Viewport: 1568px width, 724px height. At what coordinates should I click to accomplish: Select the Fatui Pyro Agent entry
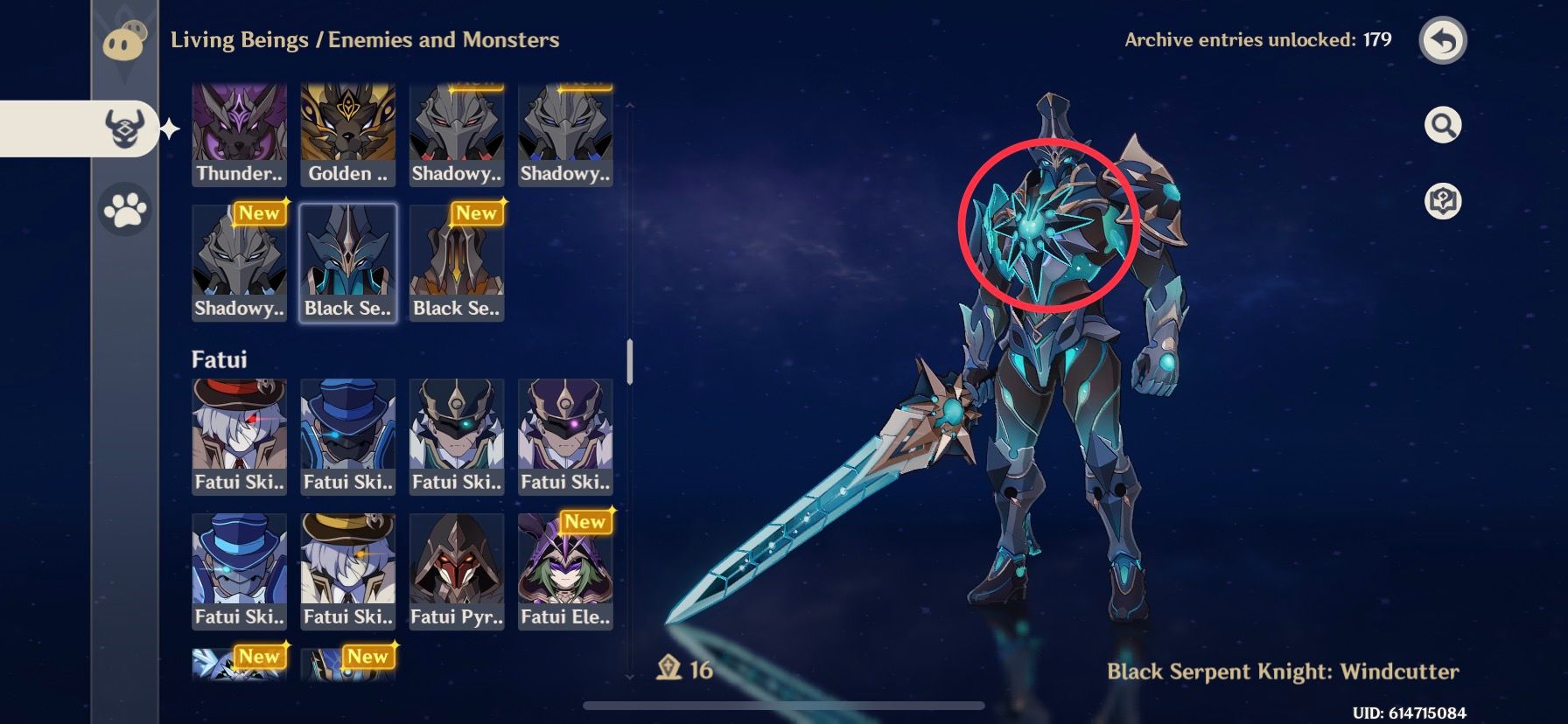pyautogui.click(x=457, y=568)
